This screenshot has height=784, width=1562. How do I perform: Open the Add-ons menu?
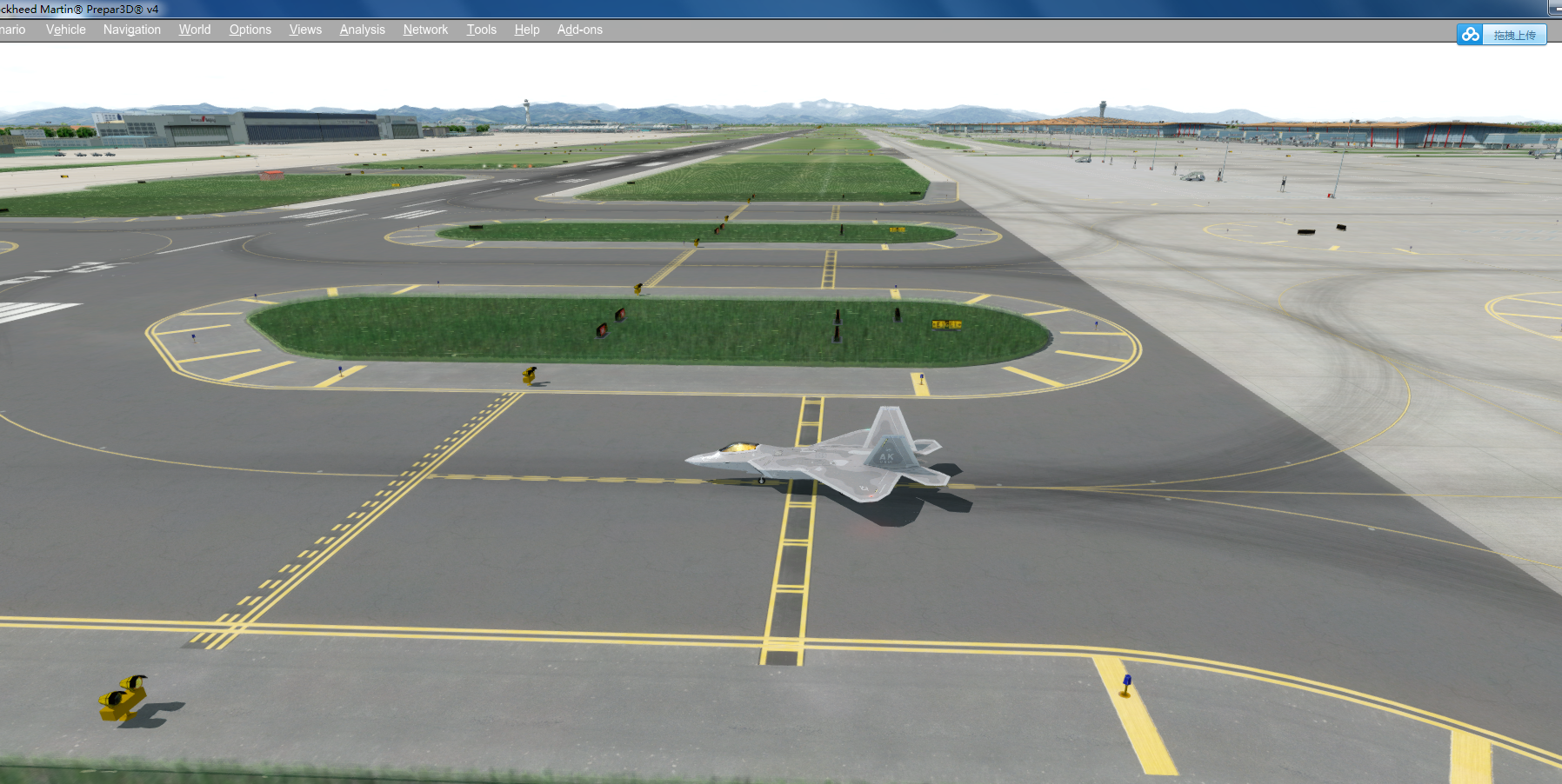point(579,29)
